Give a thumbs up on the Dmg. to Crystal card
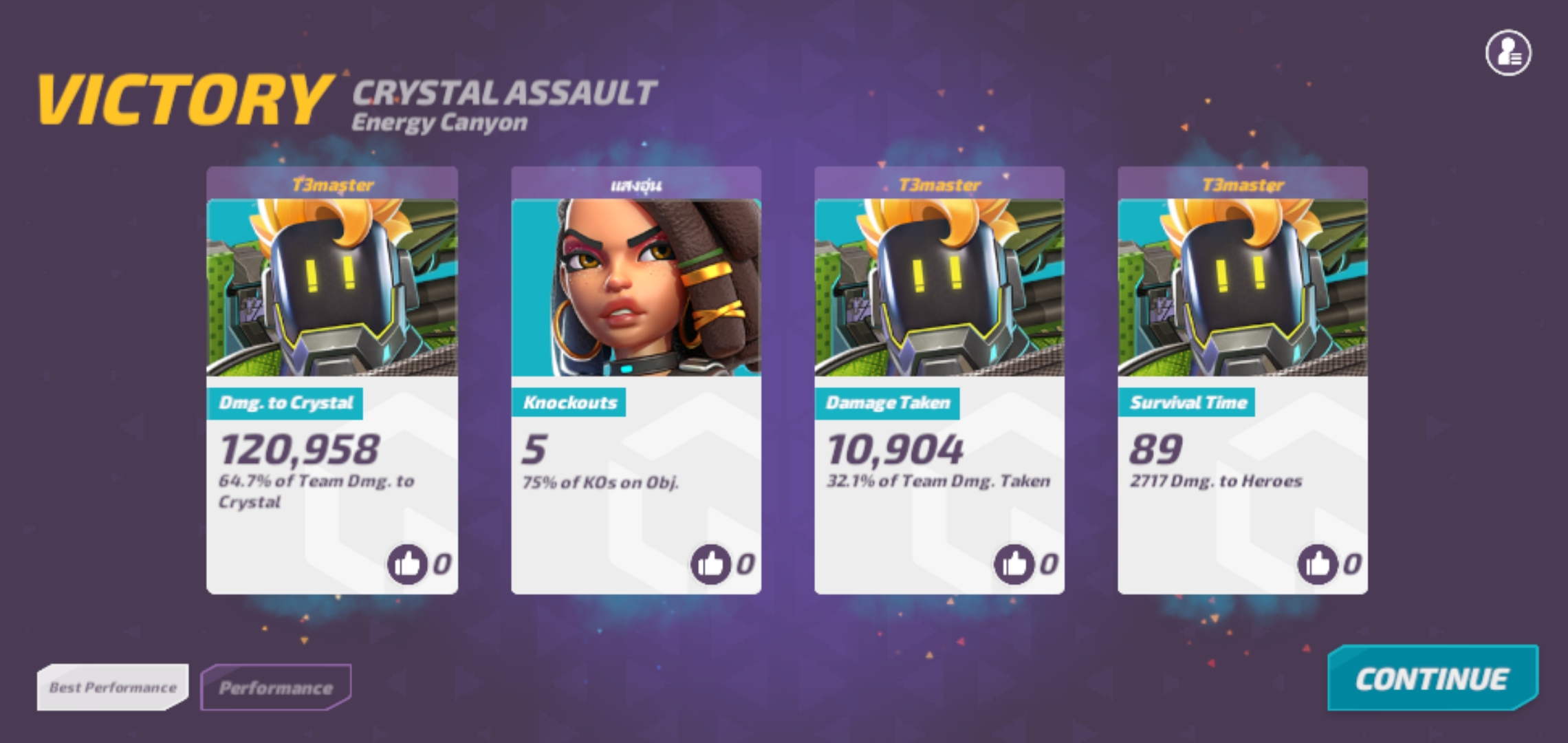 409,563
